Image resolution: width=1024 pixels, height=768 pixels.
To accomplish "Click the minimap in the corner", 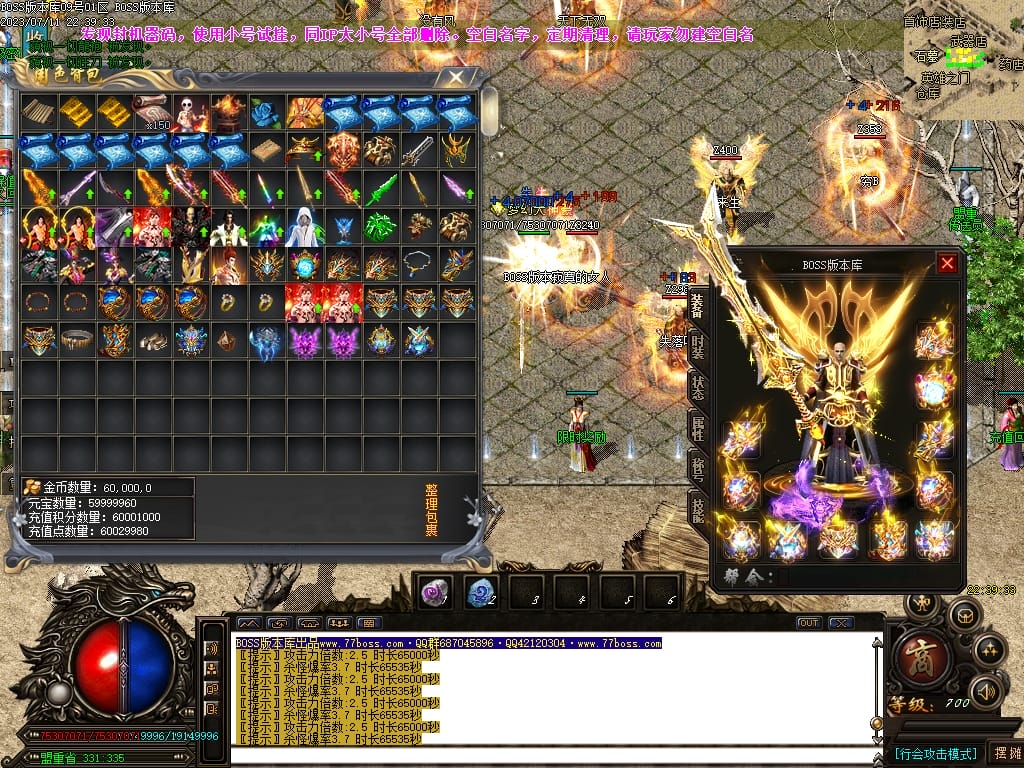I will (963, 65).
